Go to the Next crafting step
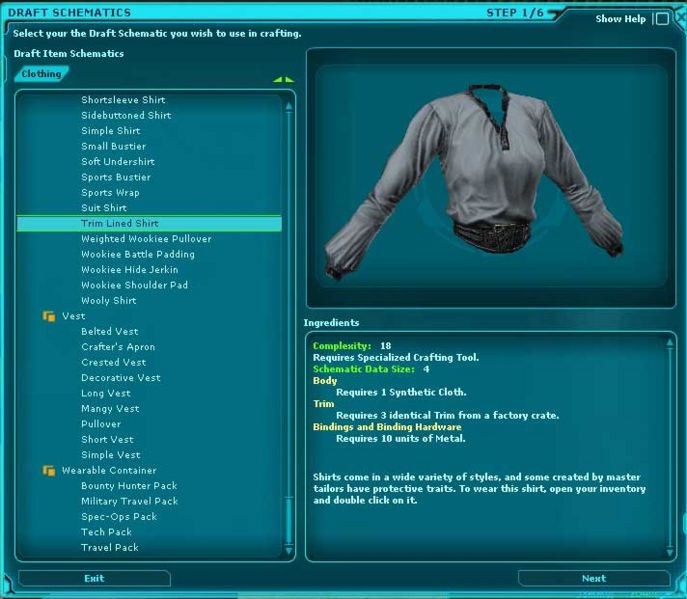The image size is (687, 599). click(593, 578)
